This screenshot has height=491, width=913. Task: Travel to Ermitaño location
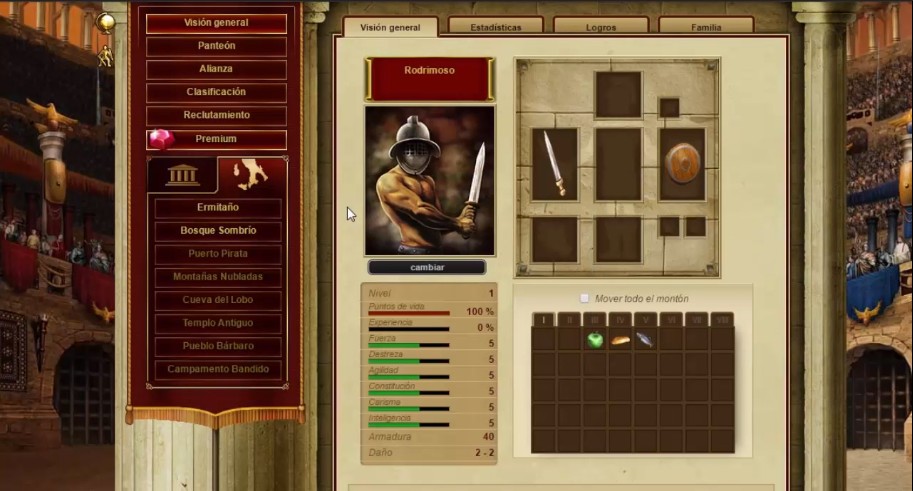click(217, 208)
